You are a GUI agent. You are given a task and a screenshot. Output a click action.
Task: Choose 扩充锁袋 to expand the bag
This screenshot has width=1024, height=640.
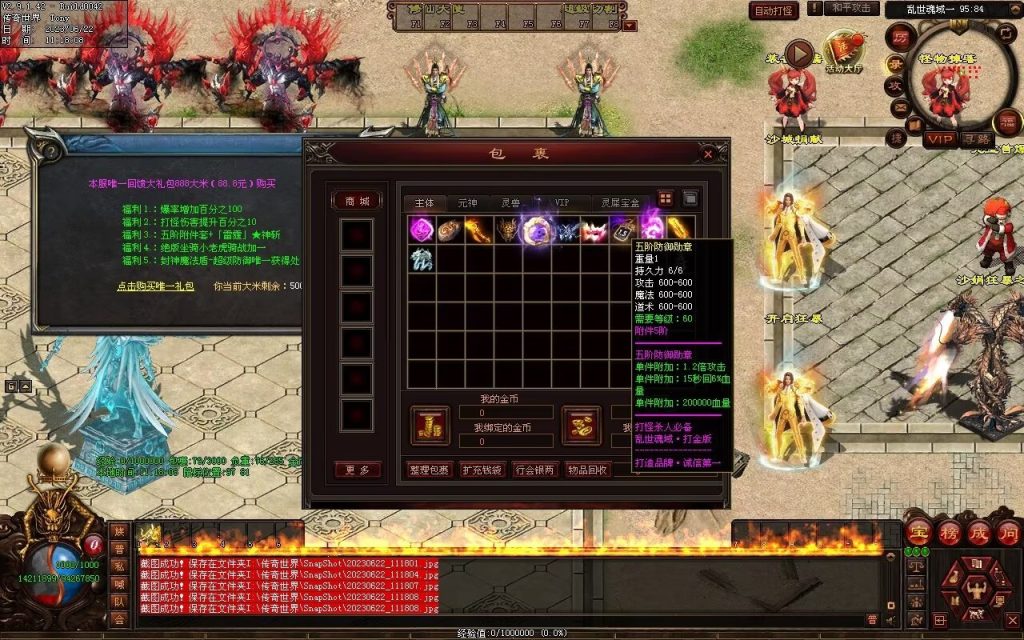click(482, 469)
